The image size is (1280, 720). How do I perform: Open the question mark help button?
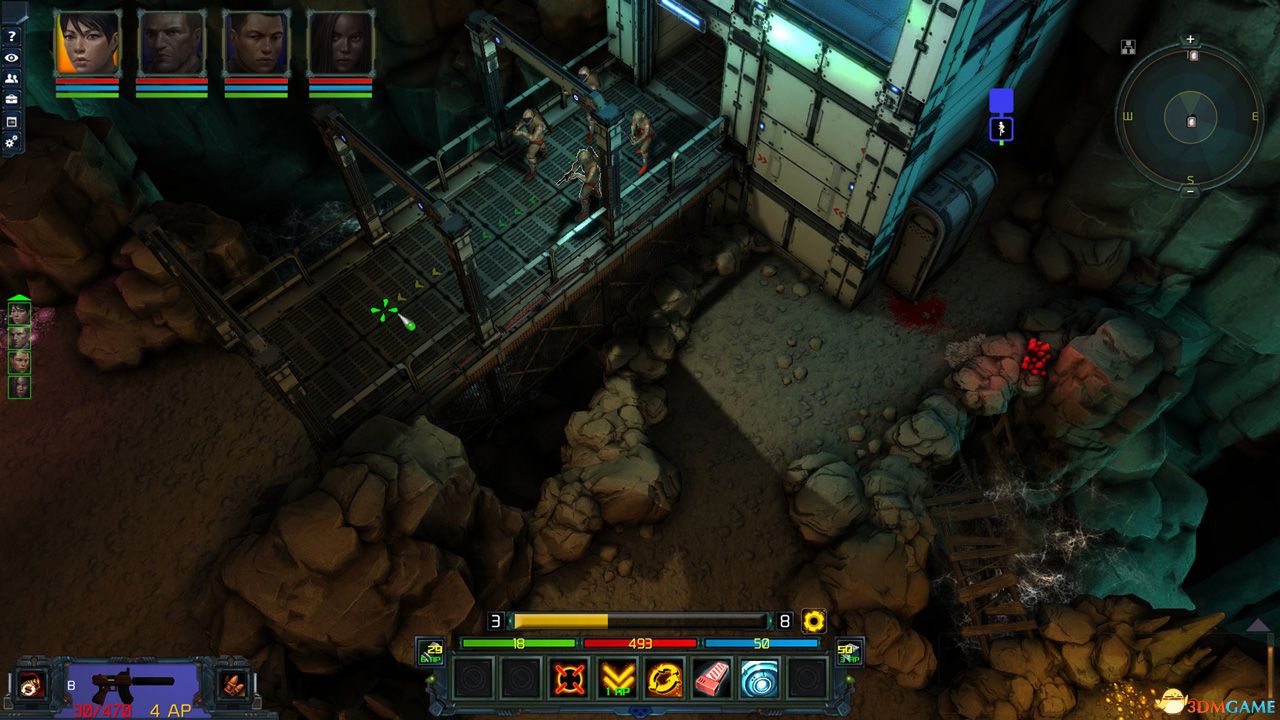click(x=12, y=36)
